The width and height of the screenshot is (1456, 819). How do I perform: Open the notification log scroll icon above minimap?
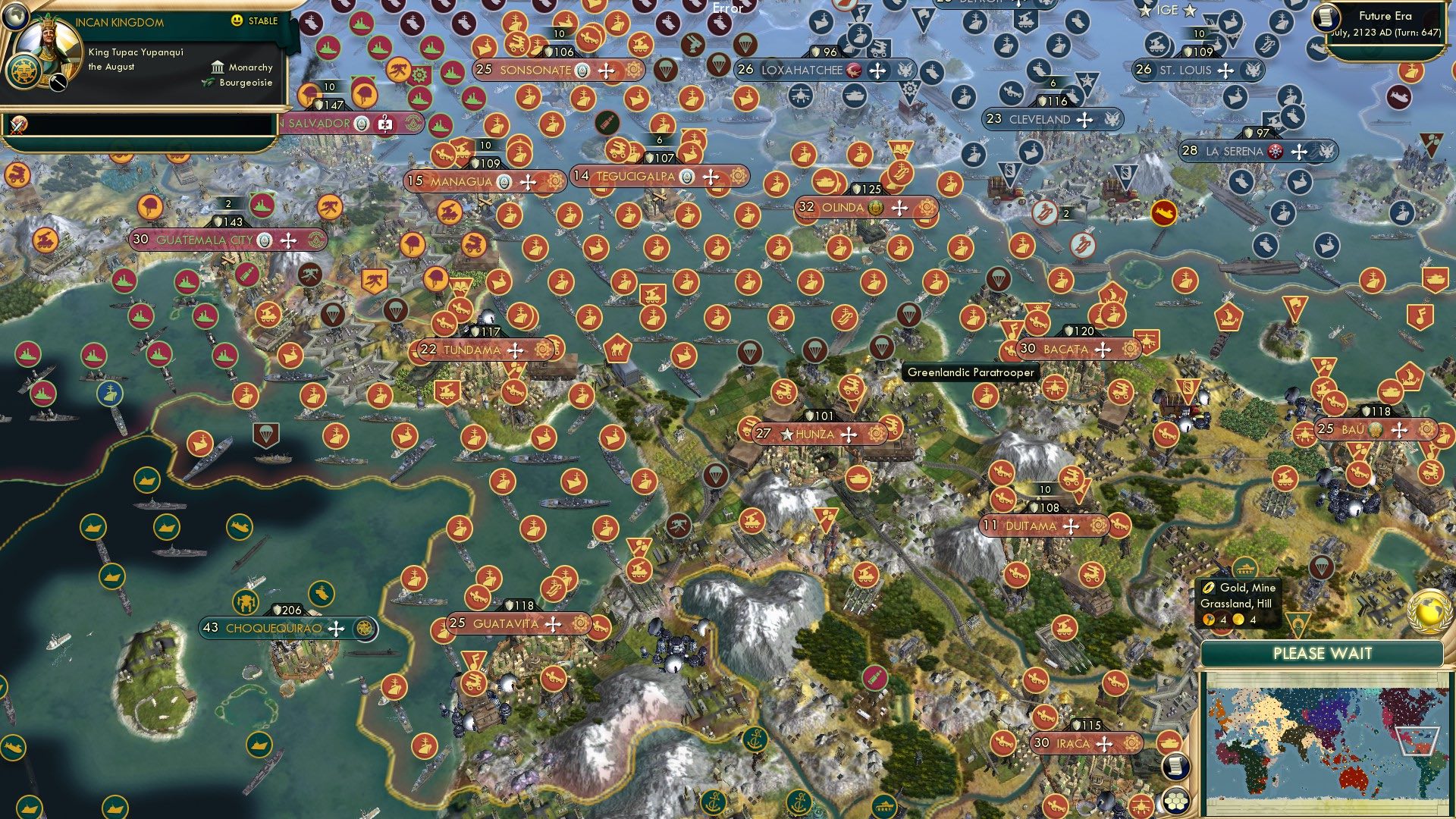tap(1175, 767)
